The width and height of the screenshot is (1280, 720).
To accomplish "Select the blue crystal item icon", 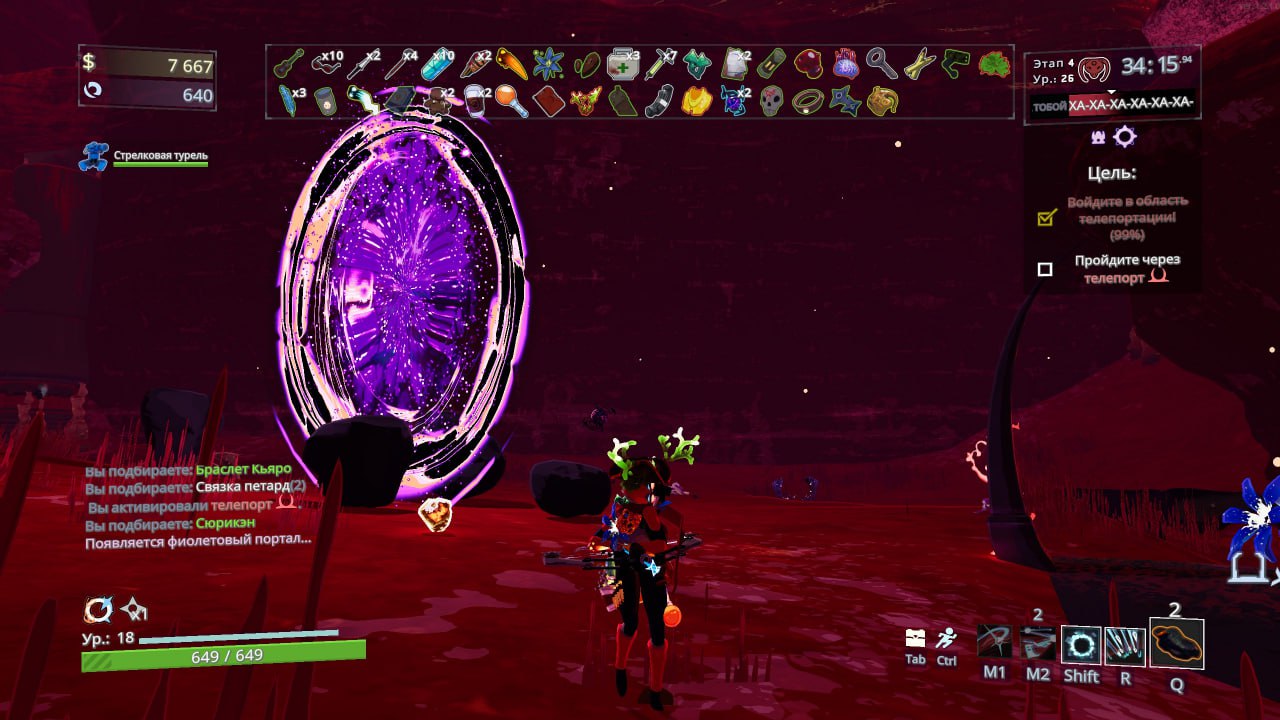I will click(436, 65).
